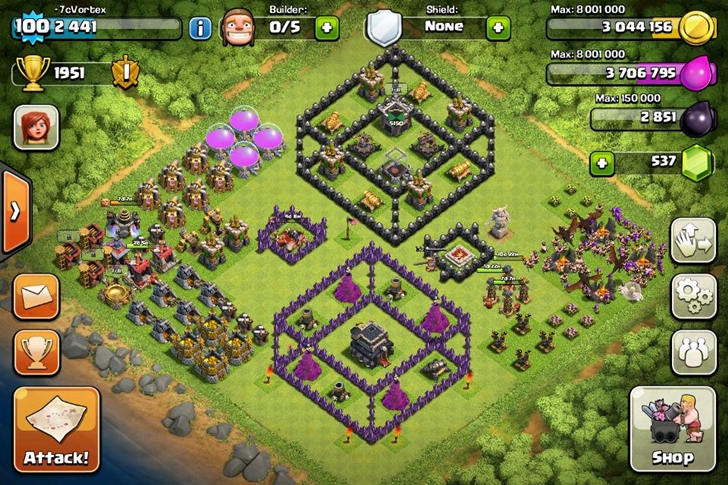Add a builder with the green plus
Screen dimensions: 728x485
(x=327, y=27)
